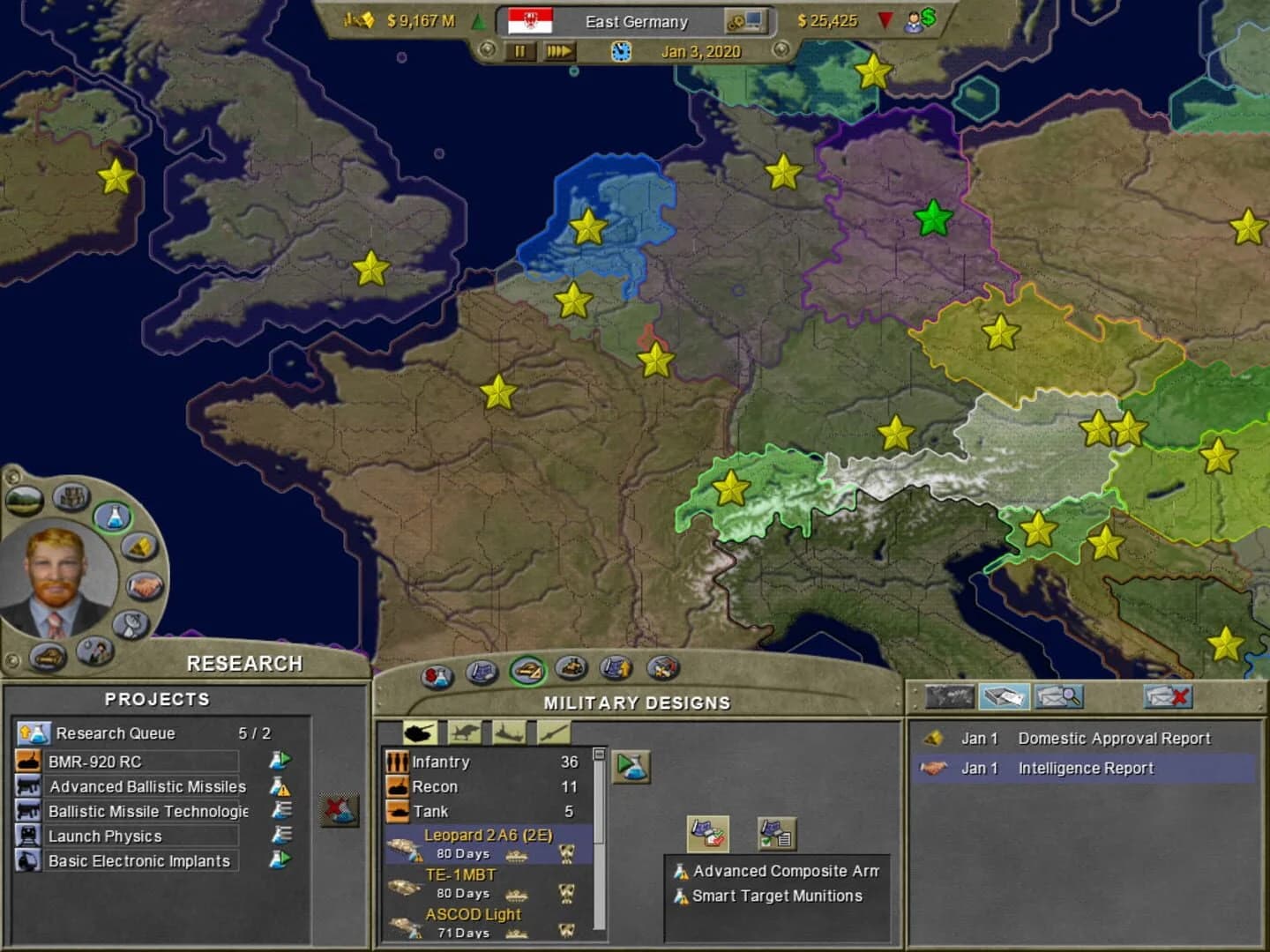This screenshot has height=952, width=1270.
Task: Open the vehicle transport department icon
Action: pos(48,657)
